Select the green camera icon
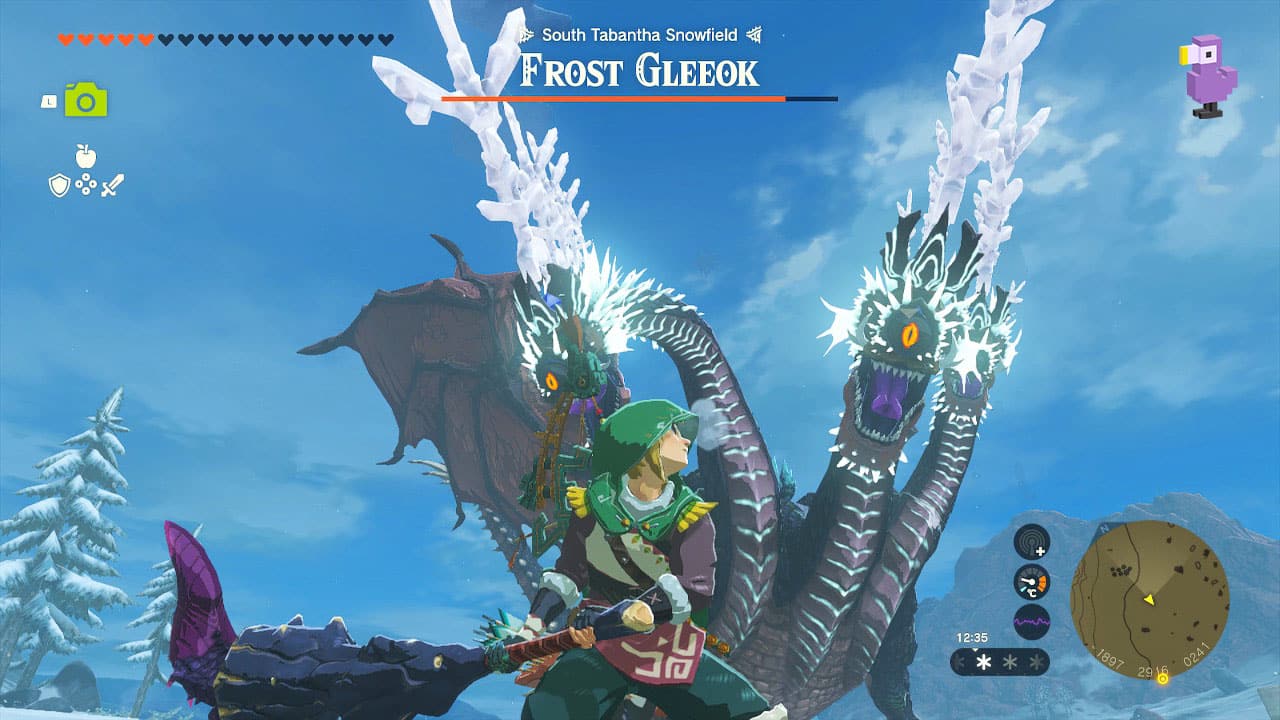 [85, 100]
